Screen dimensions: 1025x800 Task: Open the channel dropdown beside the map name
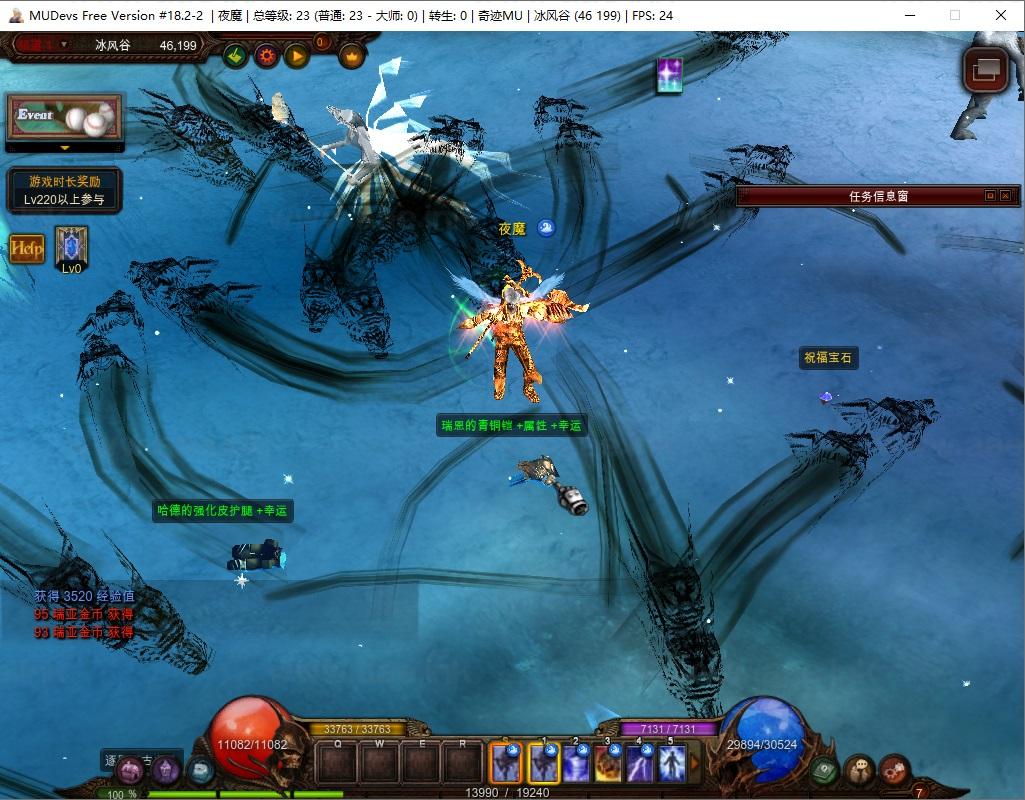tap(64, 44)
